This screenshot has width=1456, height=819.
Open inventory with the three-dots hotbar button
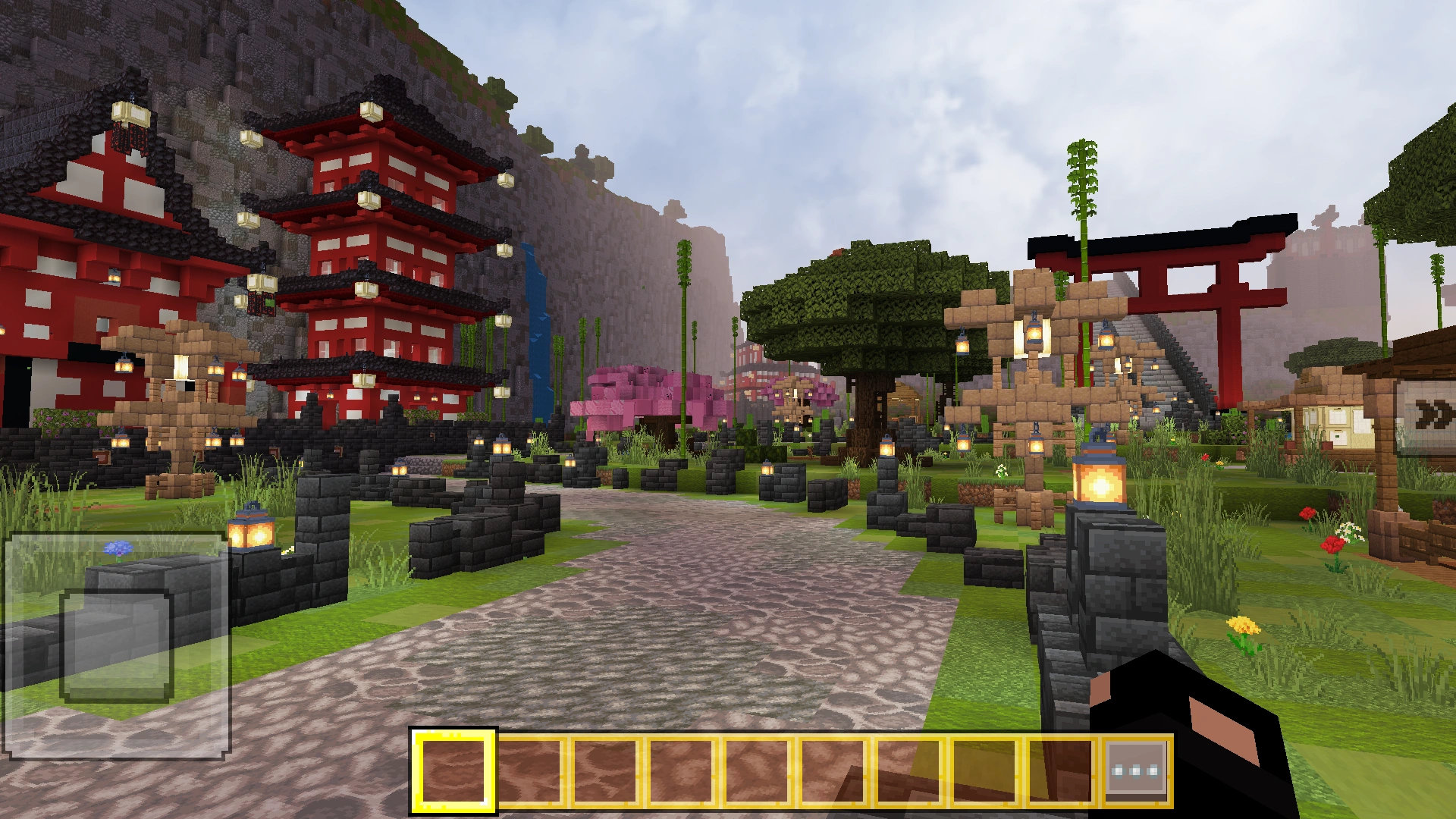[x=1135, y=770]
